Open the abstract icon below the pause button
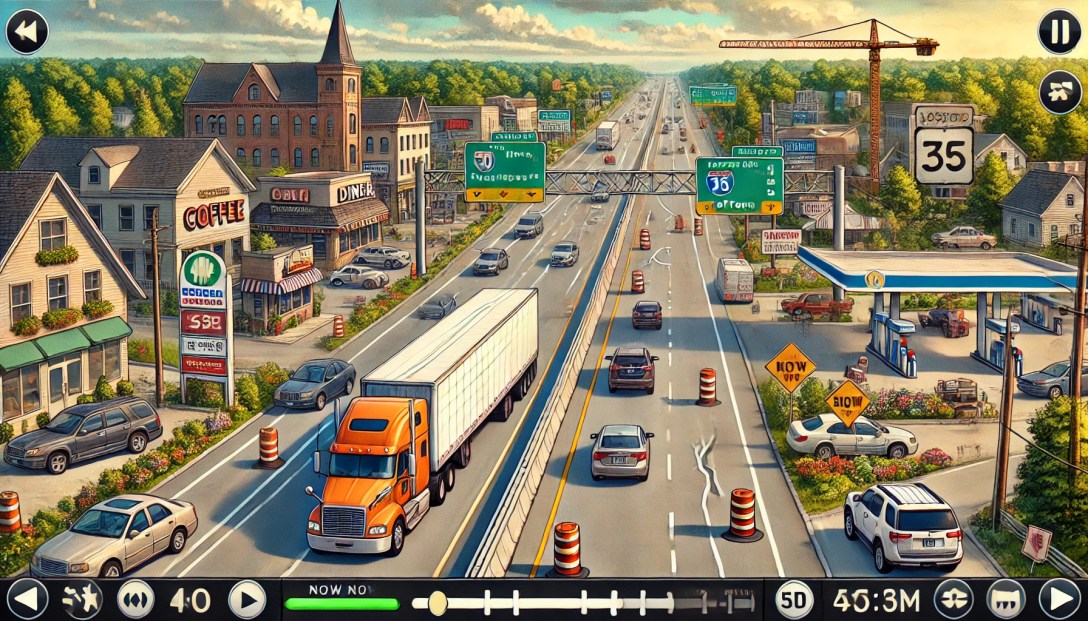 click(x=1059, y=92)
